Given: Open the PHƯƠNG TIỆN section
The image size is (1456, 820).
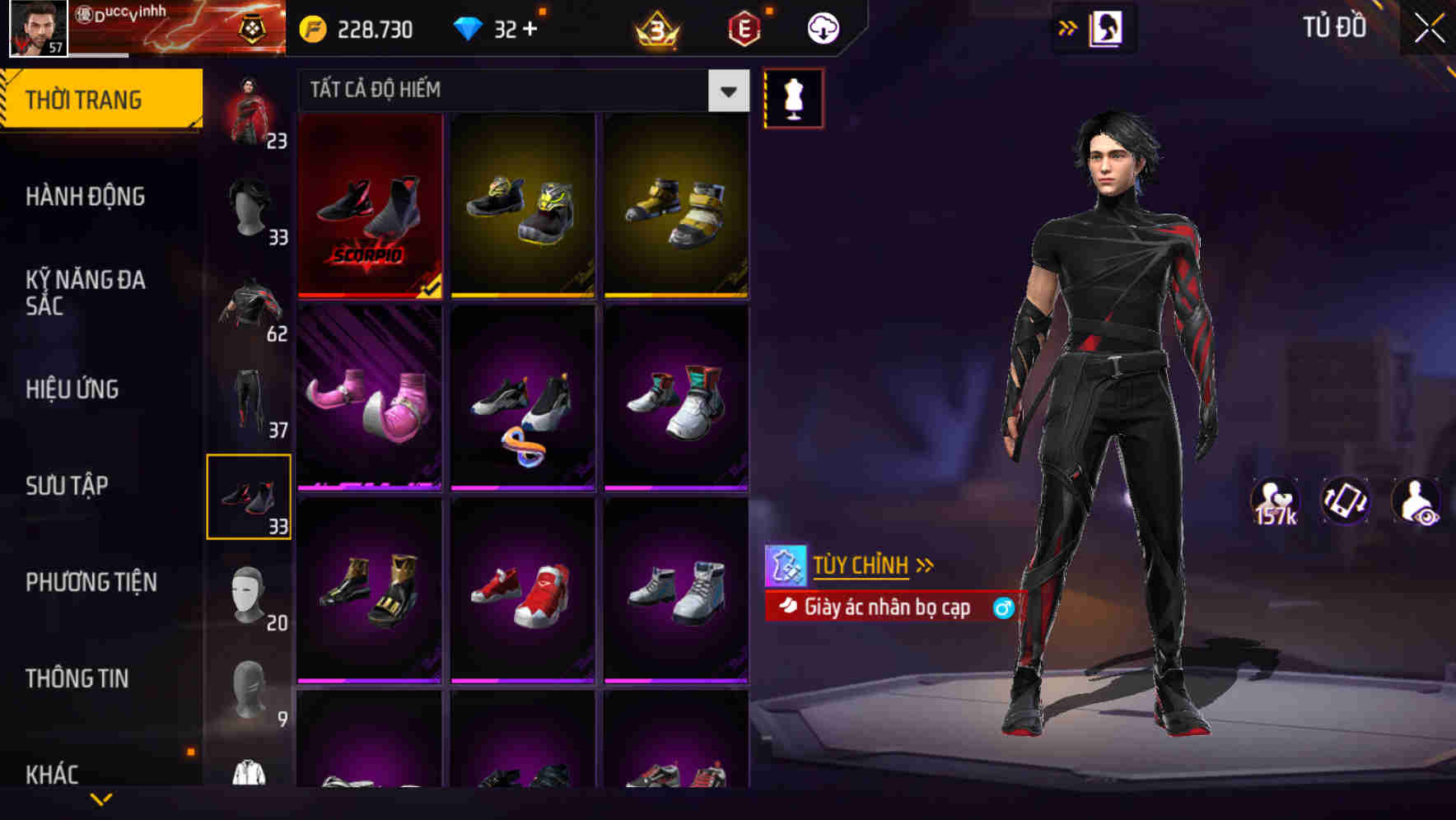Looking at the screenshot, I should click(x=91, y=581).
